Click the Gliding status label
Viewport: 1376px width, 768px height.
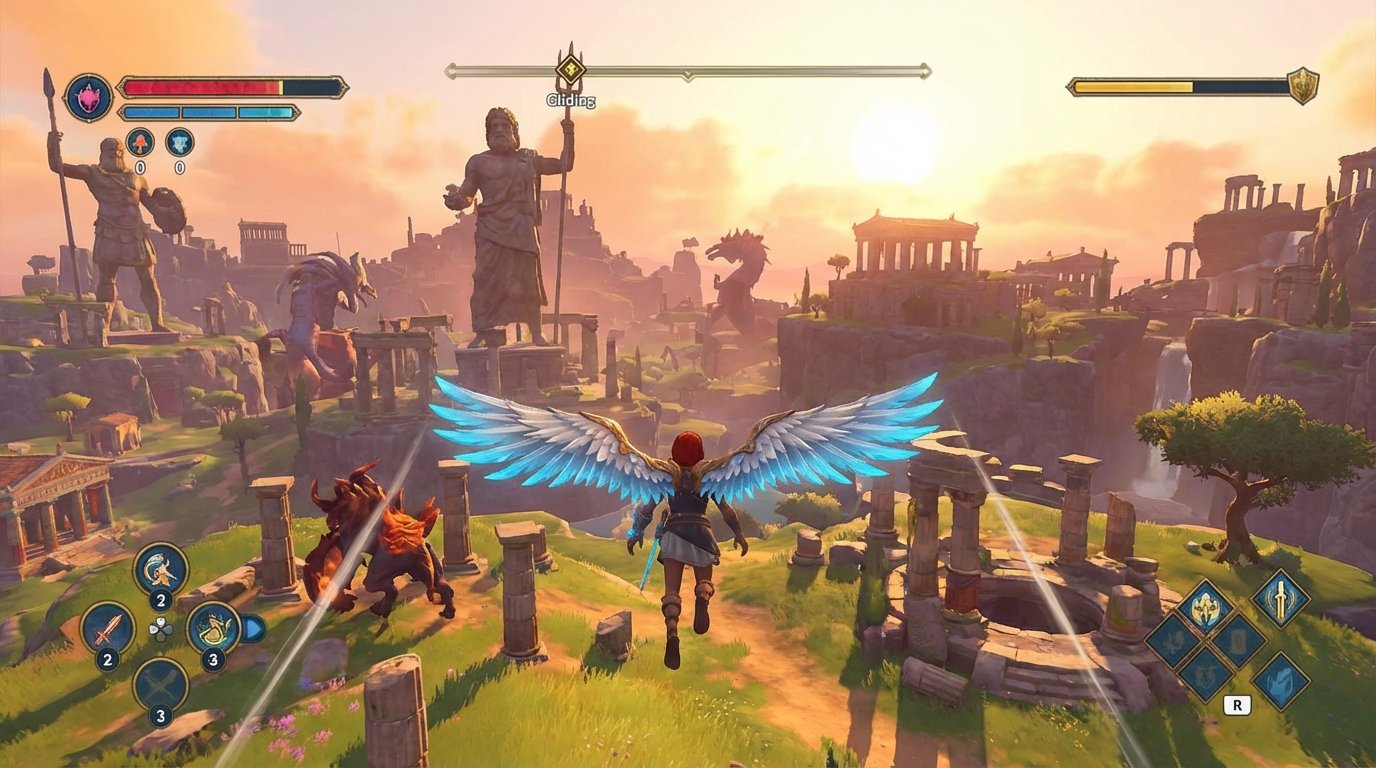click(x=570, y=100)
